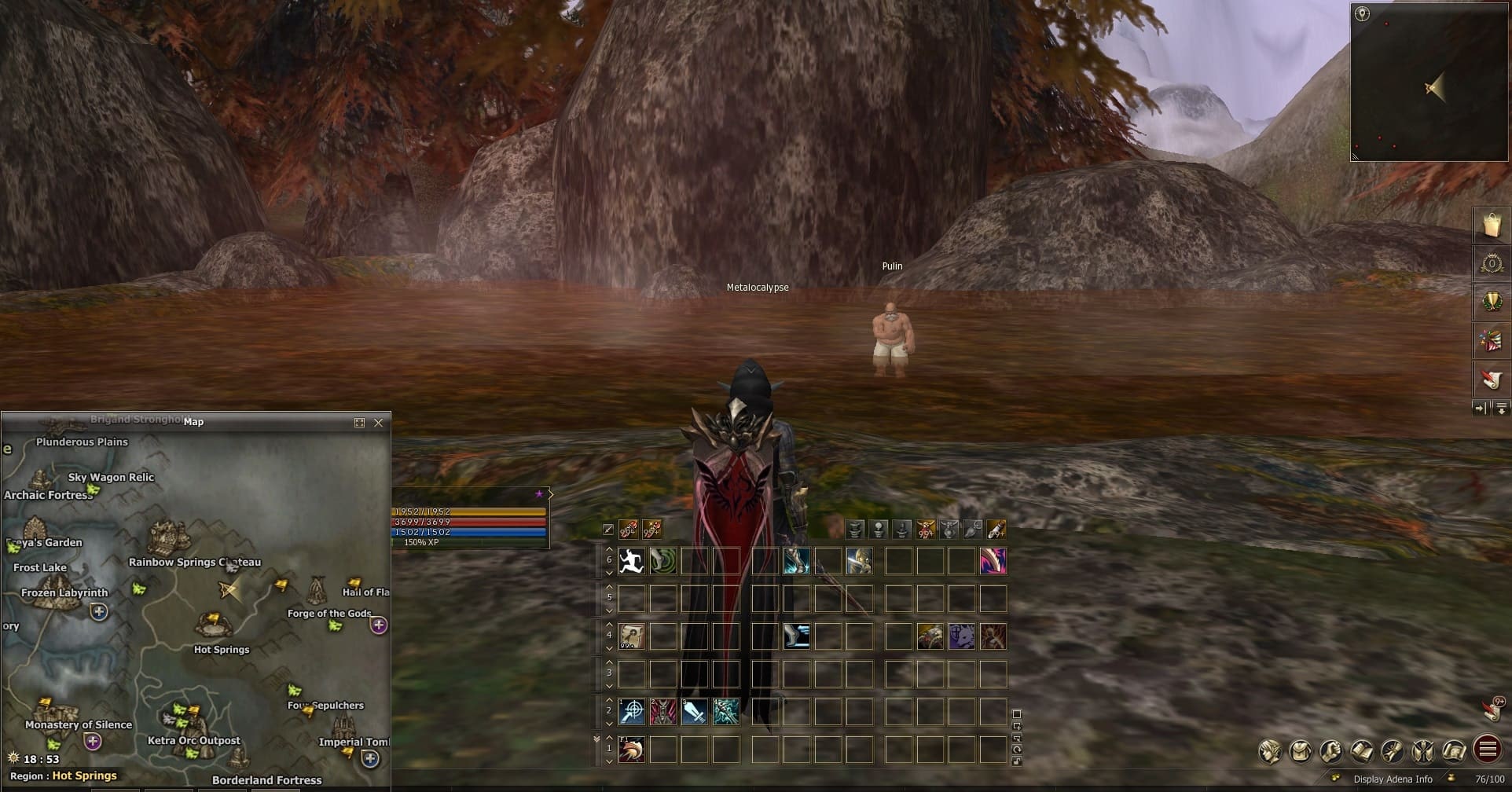Open the quest scroll icon

pyautogui.click(x=1393, y=751)
